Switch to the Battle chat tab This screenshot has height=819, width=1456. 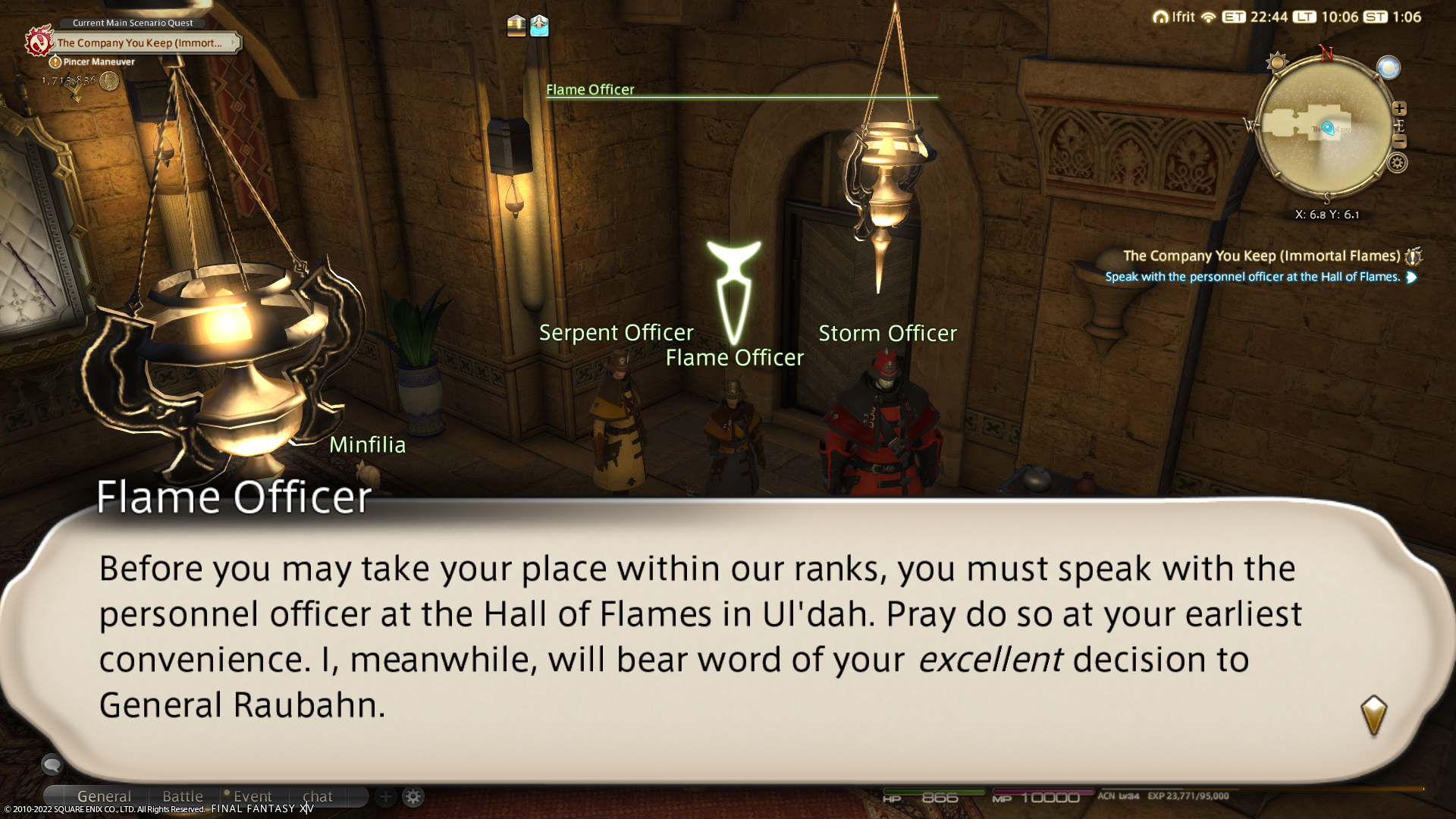pyautogui.click(x=183, y=796)
